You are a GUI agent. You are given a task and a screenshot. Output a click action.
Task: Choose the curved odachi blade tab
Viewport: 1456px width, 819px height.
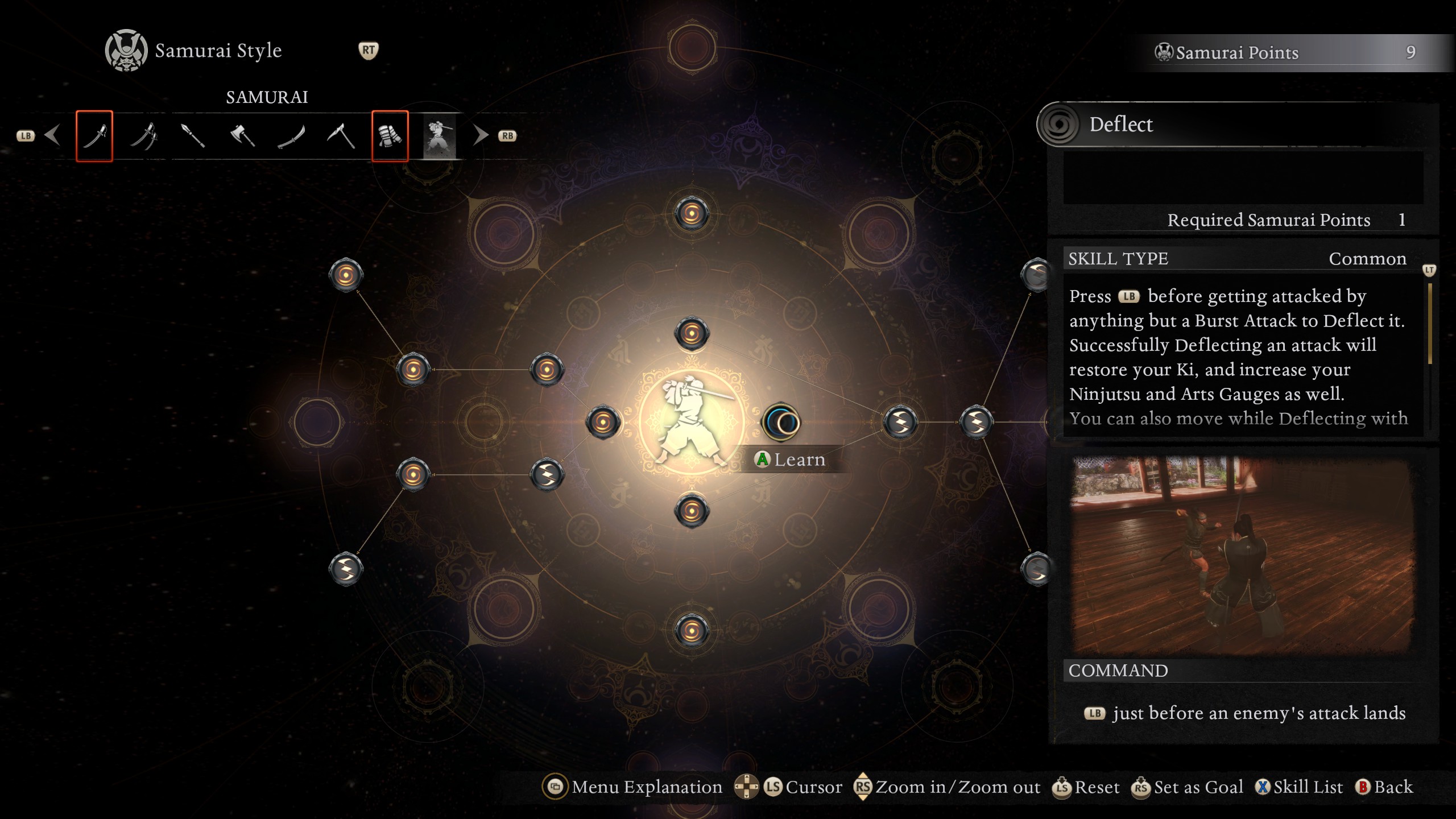[x=291, y=136]
